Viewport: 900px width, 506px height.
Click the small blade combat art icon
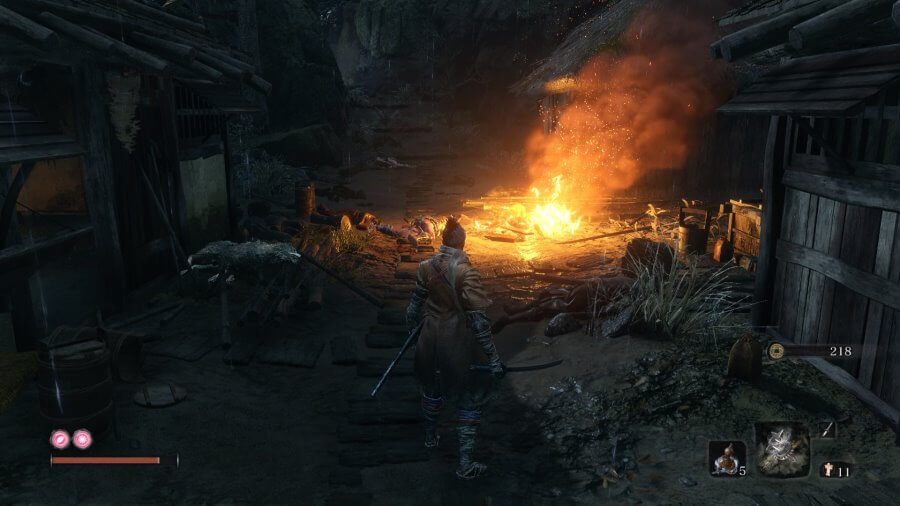[x=828, y=429]
